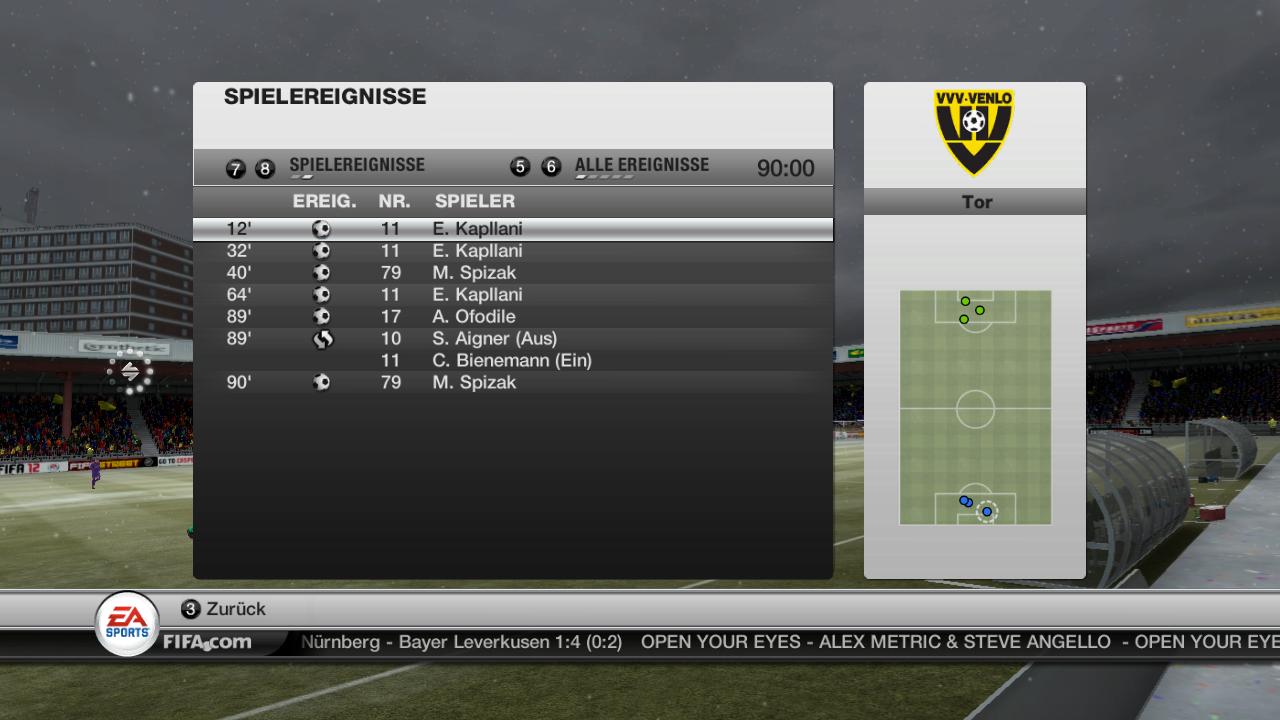Highlight the 40' M. Spizak goal

coord(512,273)
